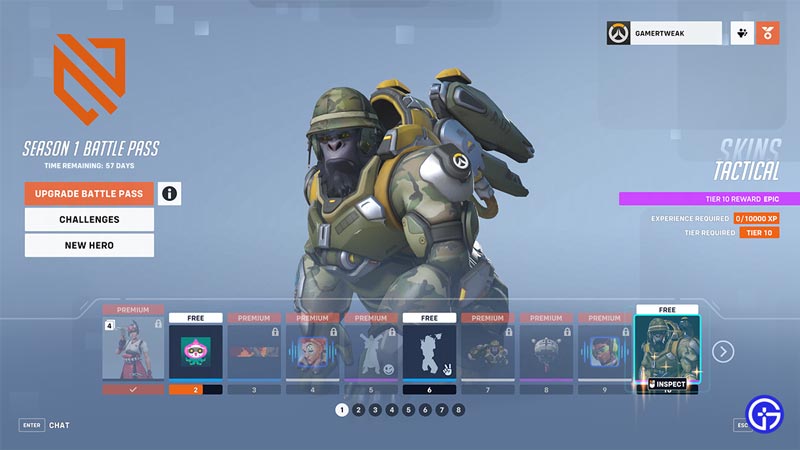Select the tier 5 premium reward tile
This screenshot has height=450, width=800.
pyautogui.click(x=370, y=352)
